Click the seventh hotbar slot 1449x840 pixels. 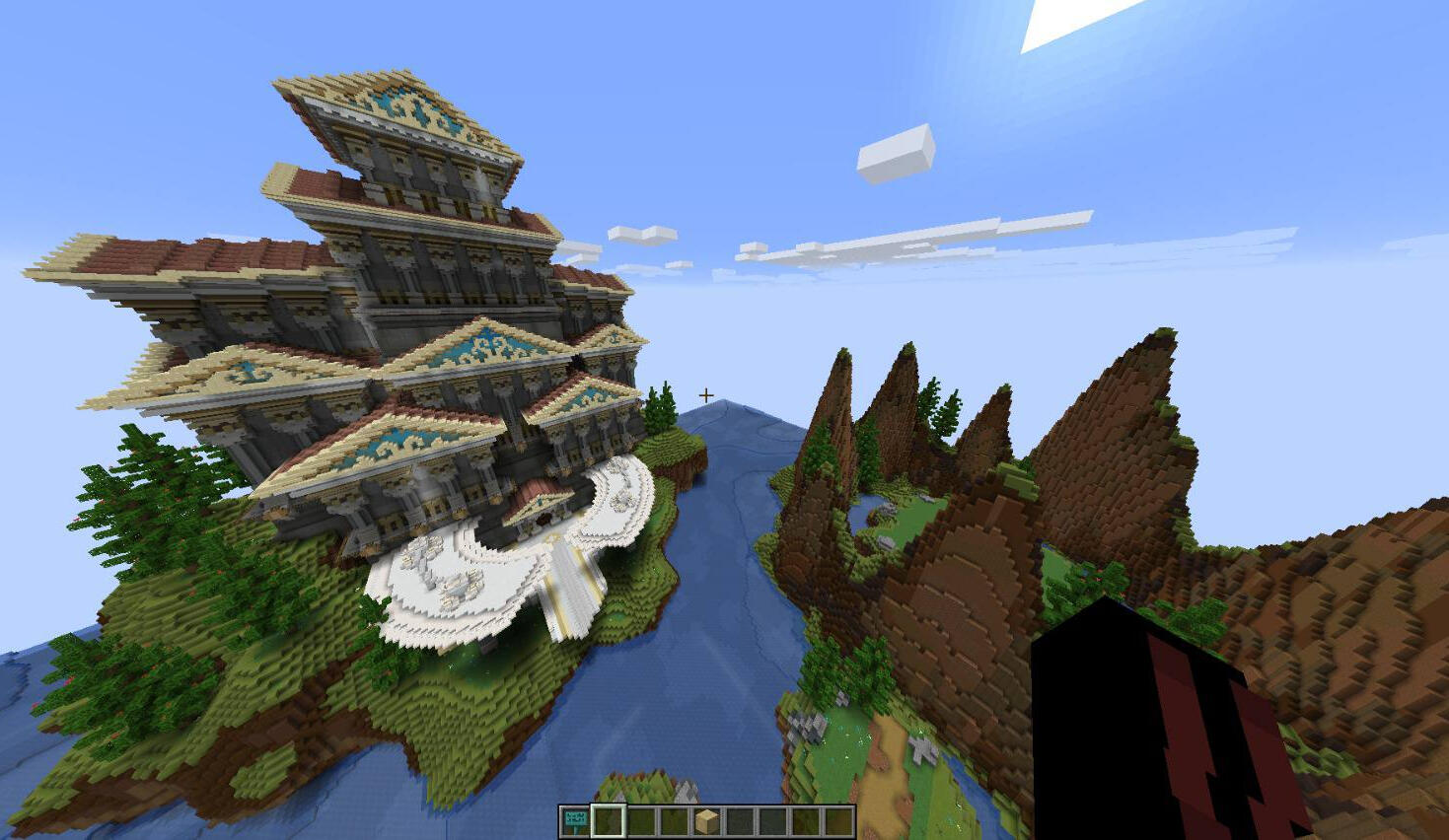pos(773,818)
